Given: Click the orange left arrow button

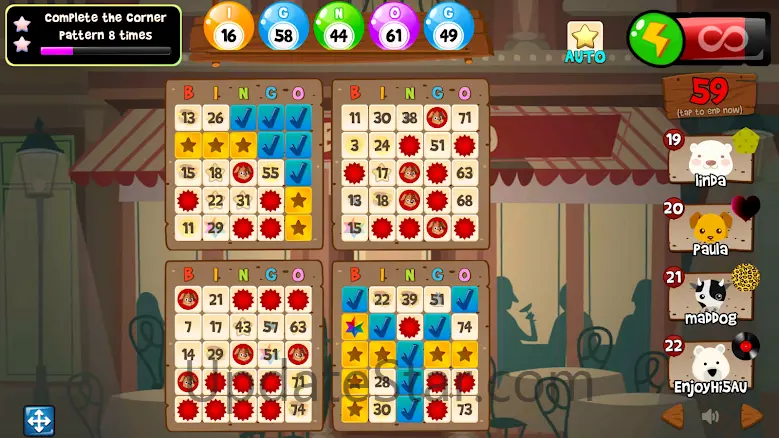Looking at the screenshot, I should (673, 415).
